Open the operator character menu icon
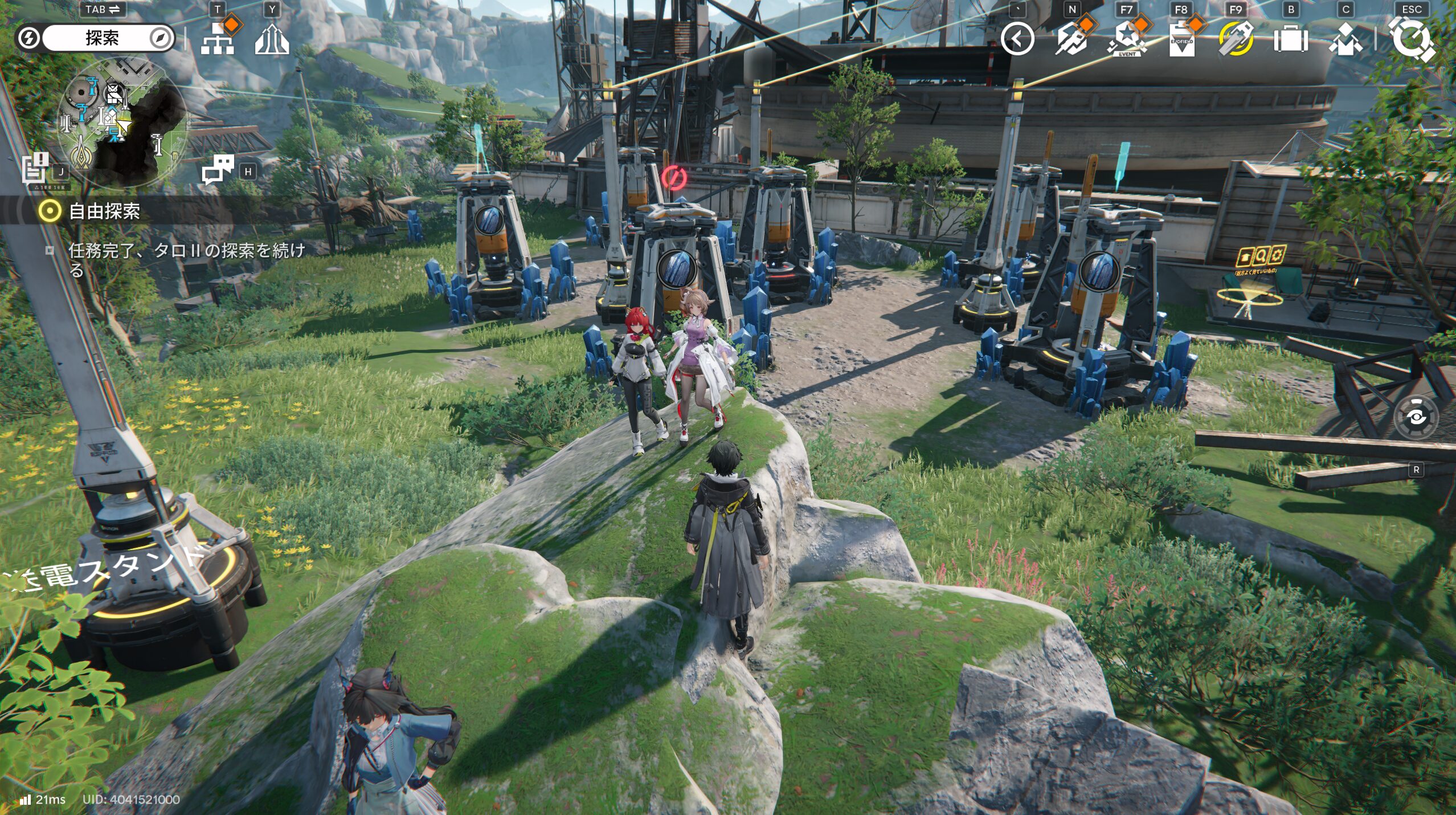The height and width of the screenshot is (815, 1456). click(x=1345, y=39)
